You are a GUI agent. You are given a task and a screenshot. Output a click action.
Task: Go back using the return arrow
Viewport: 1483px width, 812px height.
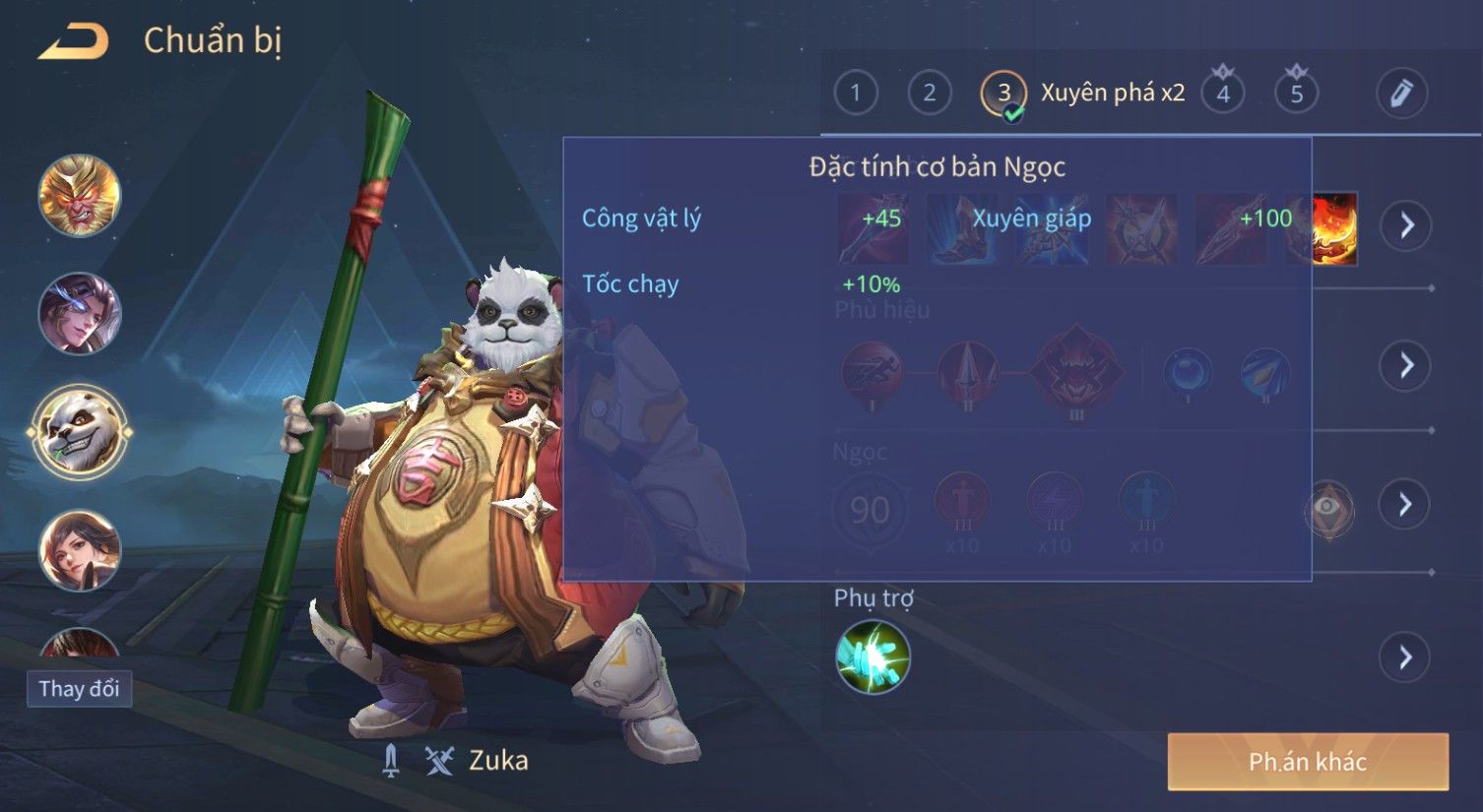72,41
